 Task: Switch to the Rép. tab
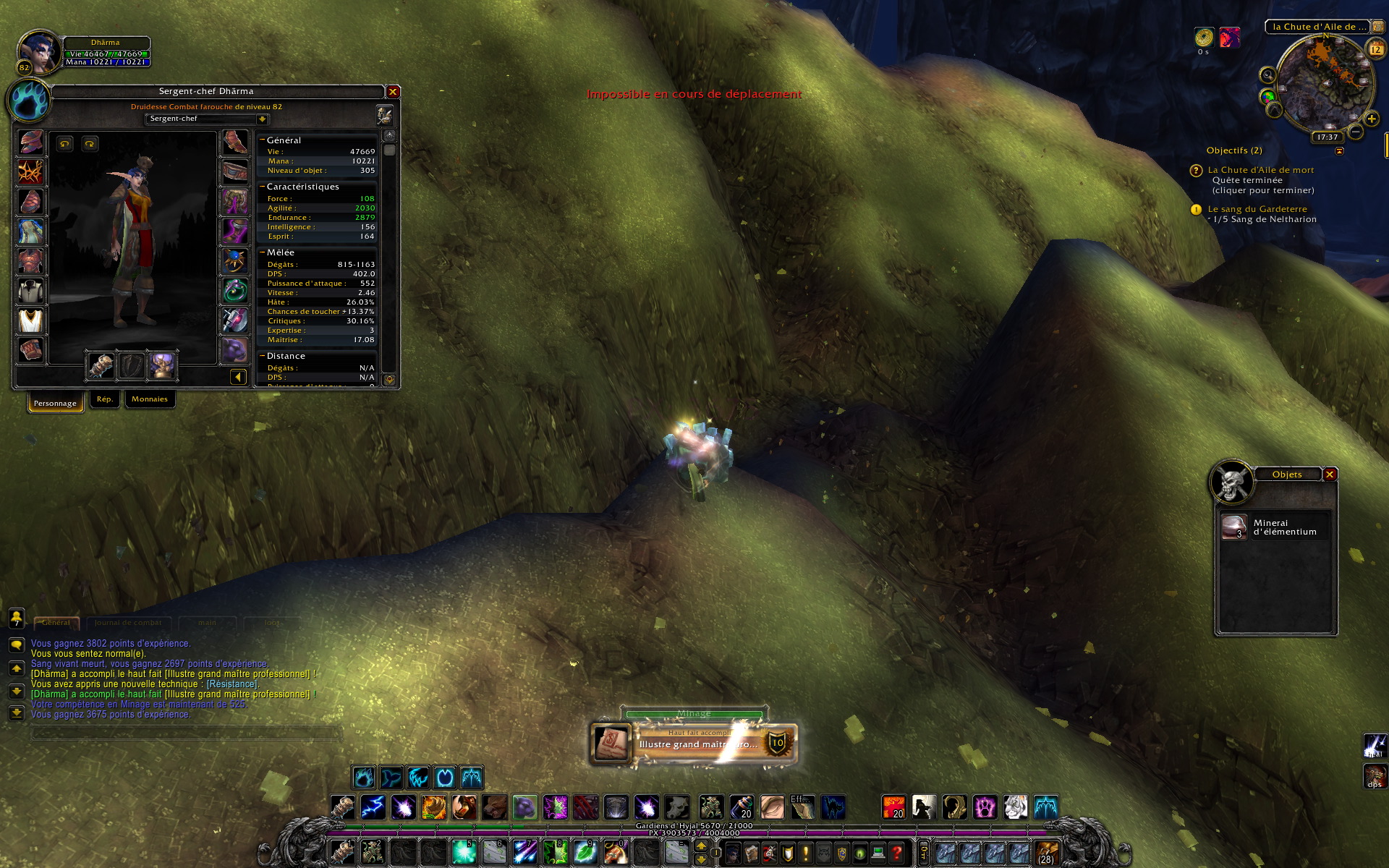coord(105,399)
